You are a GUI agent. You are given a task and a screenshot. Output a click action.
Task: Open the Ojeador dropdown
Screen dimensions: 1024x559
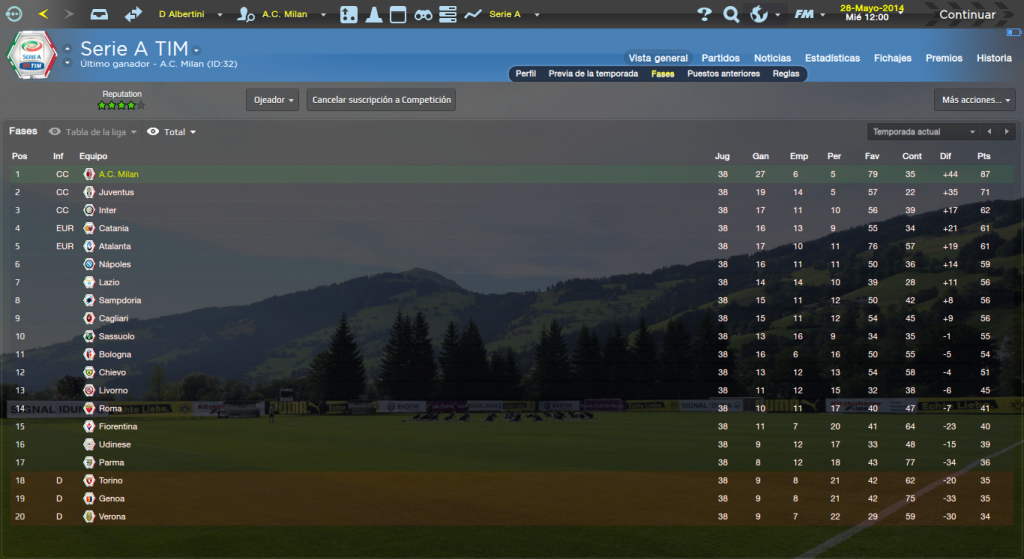pyautogui.click(x=272, y=100)
